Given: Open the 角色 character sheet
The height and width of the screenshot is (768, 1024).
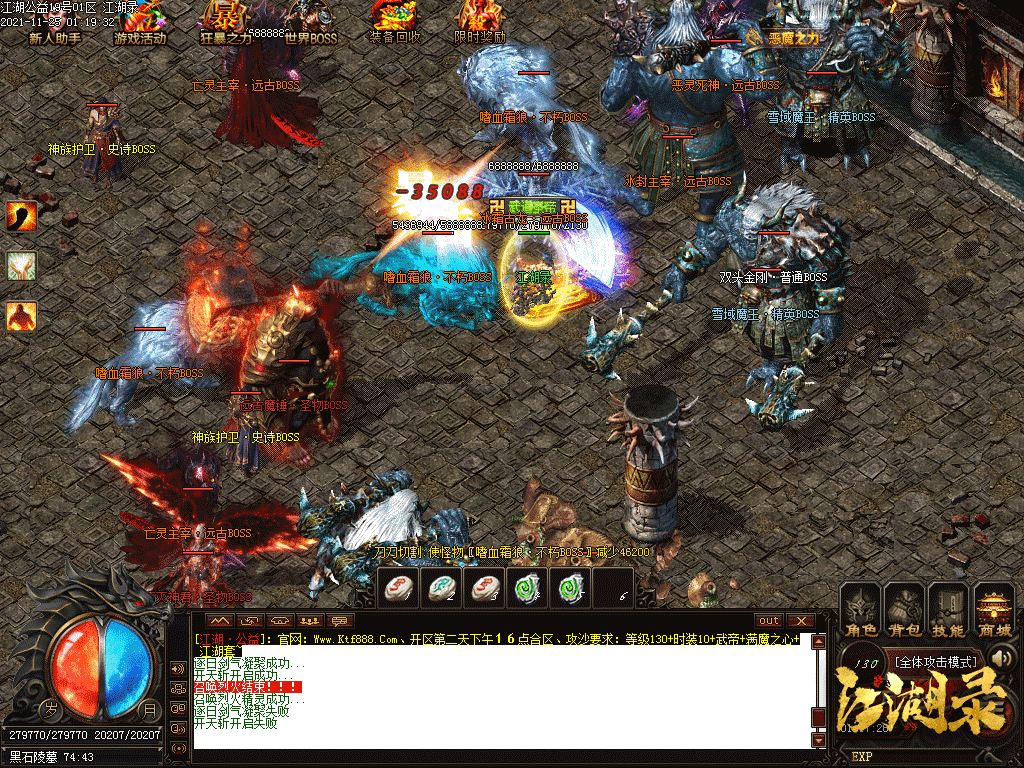Looking at the screenshot, I should coord(861,610).
